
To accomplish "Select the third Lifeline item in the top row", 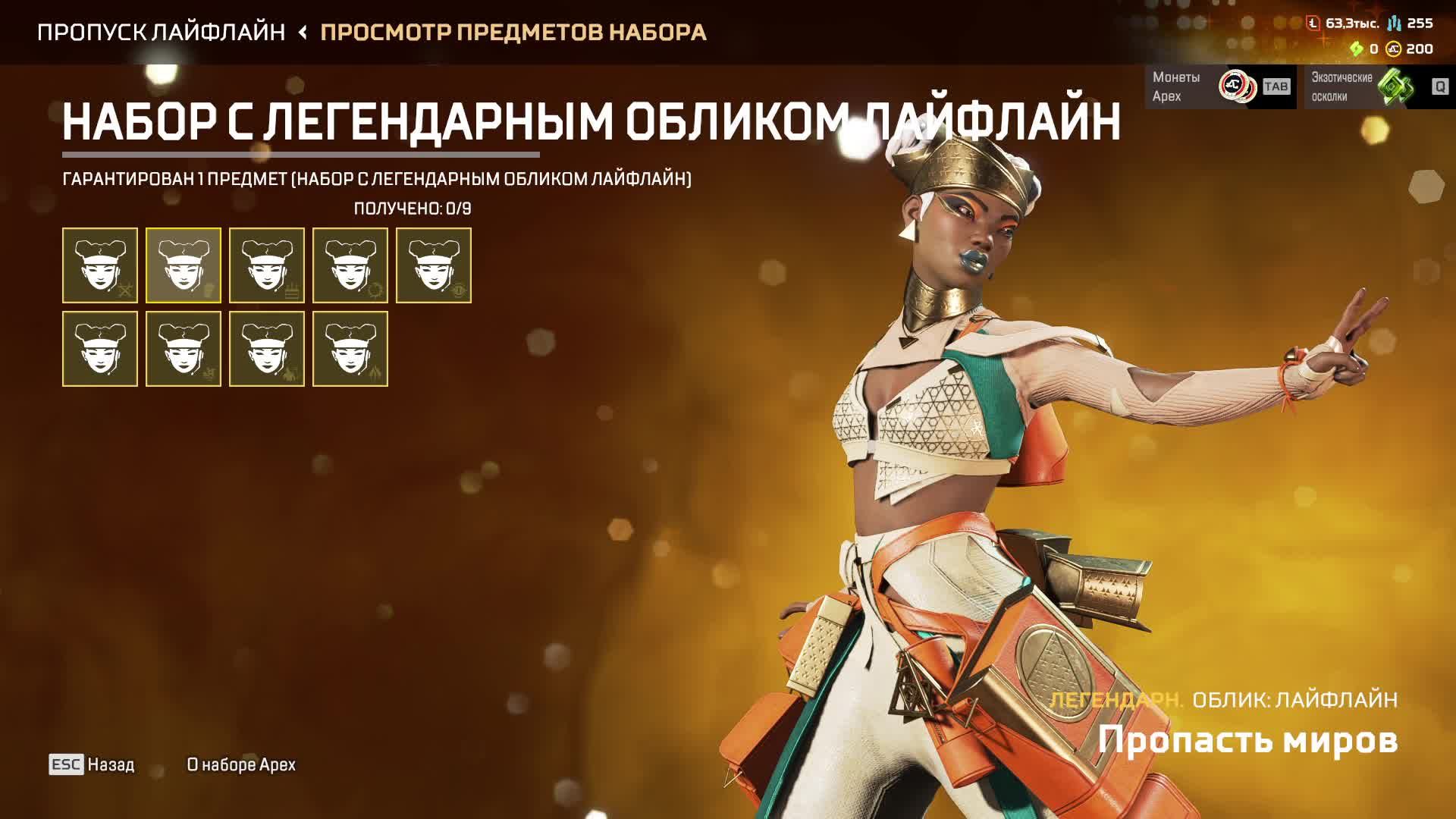I will coord(267,265).
